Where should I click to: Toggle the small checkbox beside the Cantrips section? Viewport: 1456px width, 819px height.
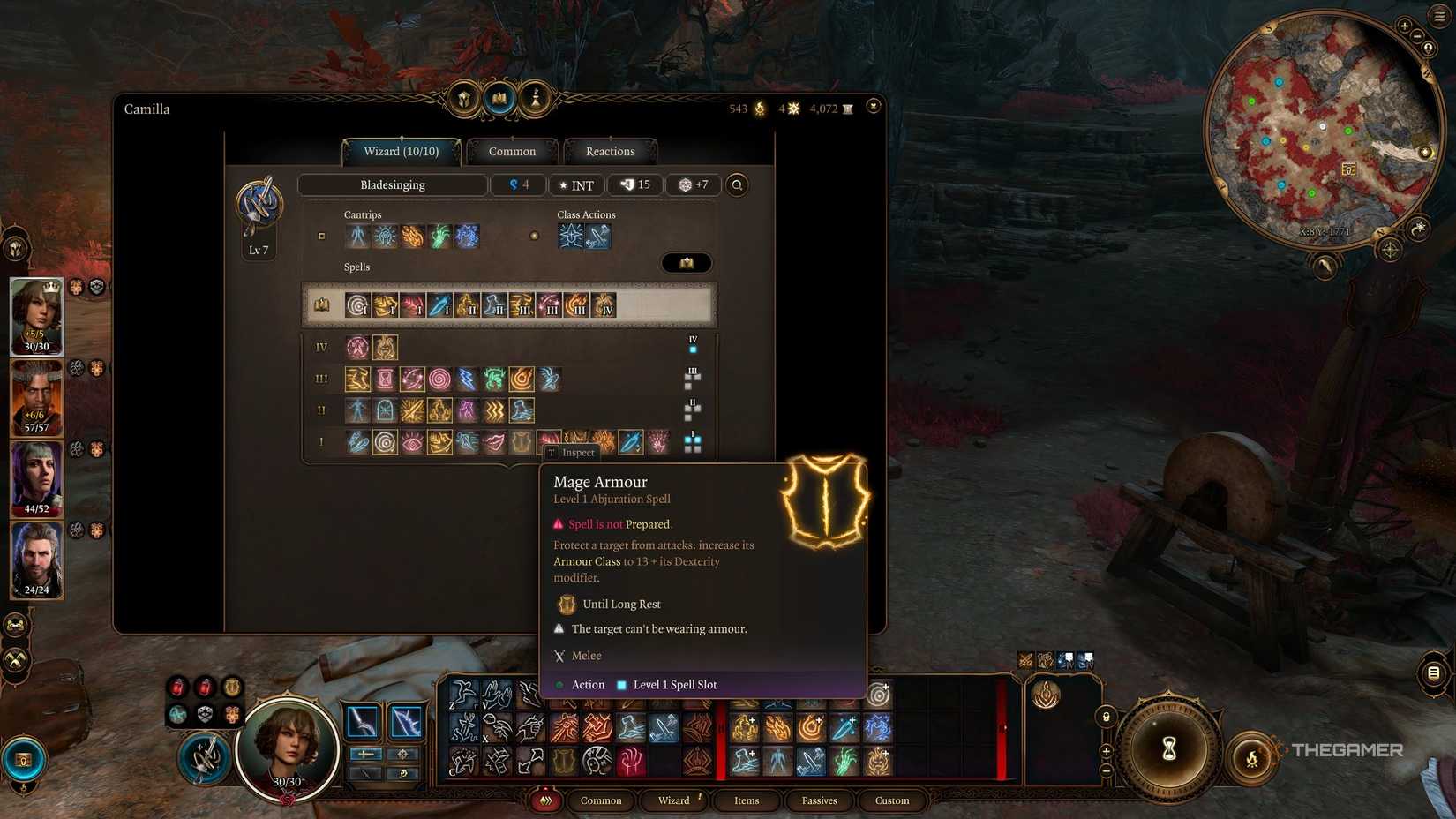click(321, 236)
